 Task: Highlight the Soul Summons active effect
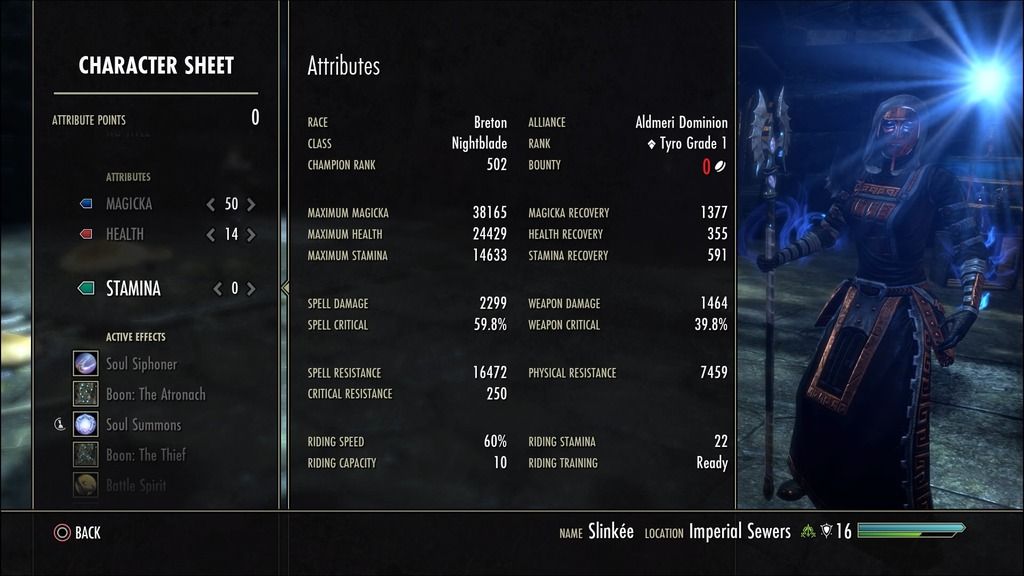[143, 425]
